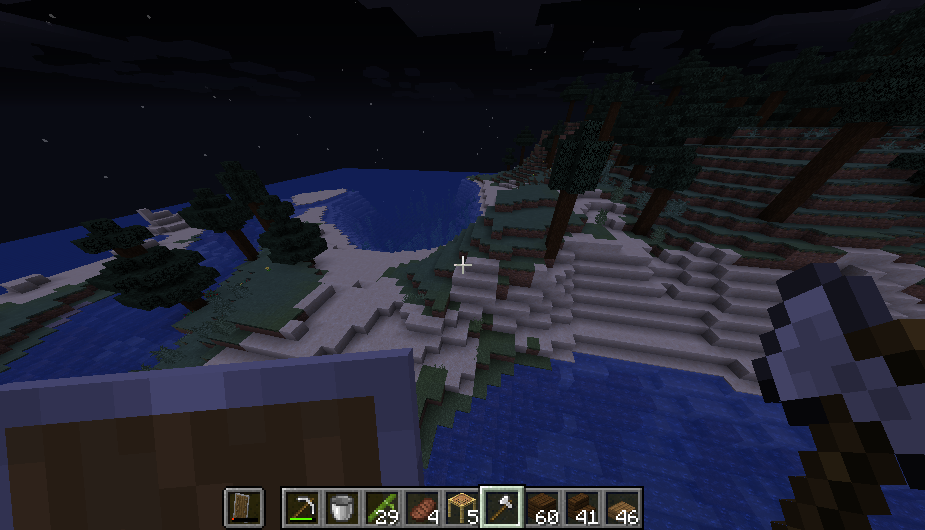Select the wood stack of 60

pyautogui.click(x=541, y=508)
